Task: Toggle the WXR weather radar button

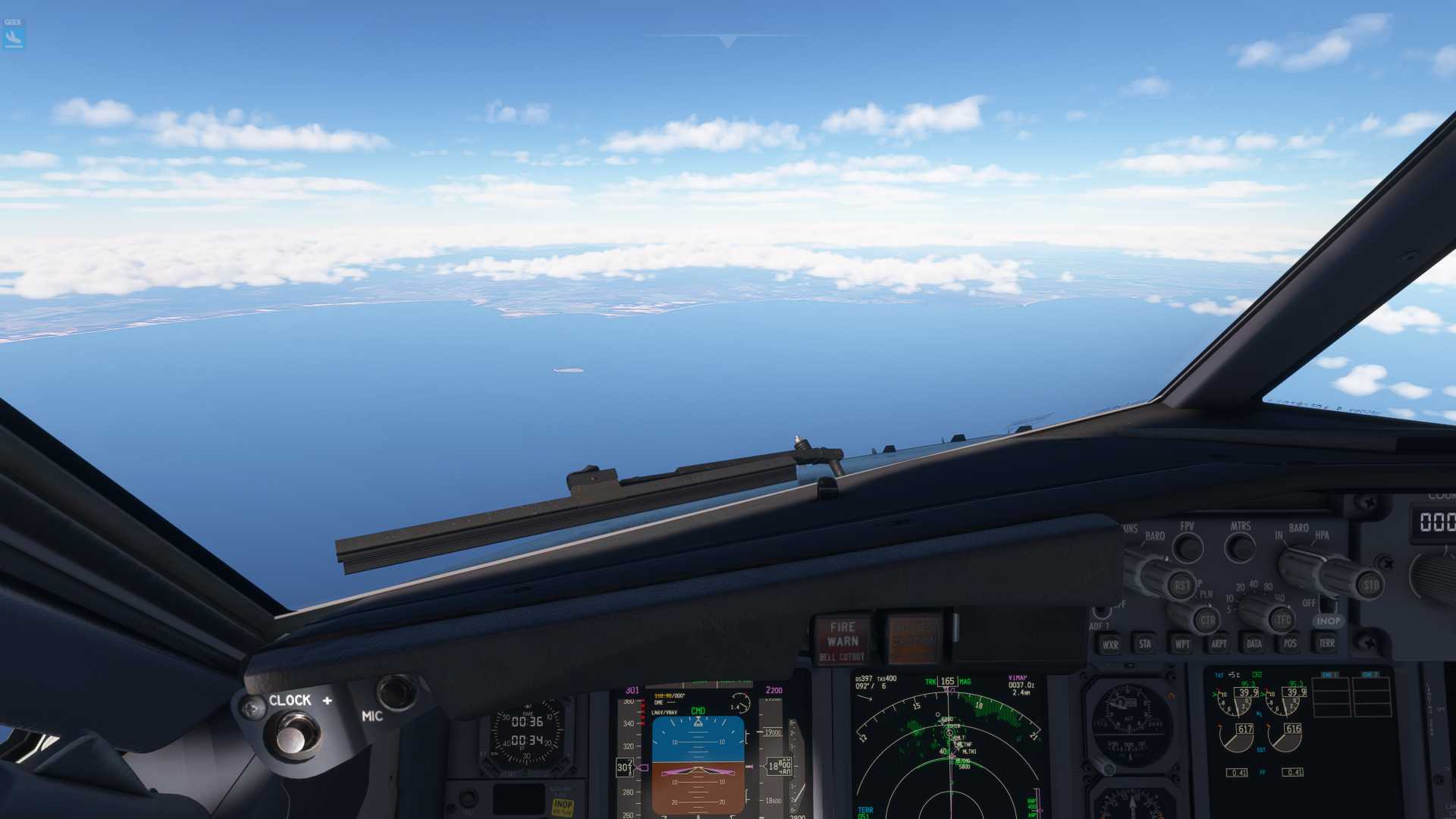Action: (1110, 645)
